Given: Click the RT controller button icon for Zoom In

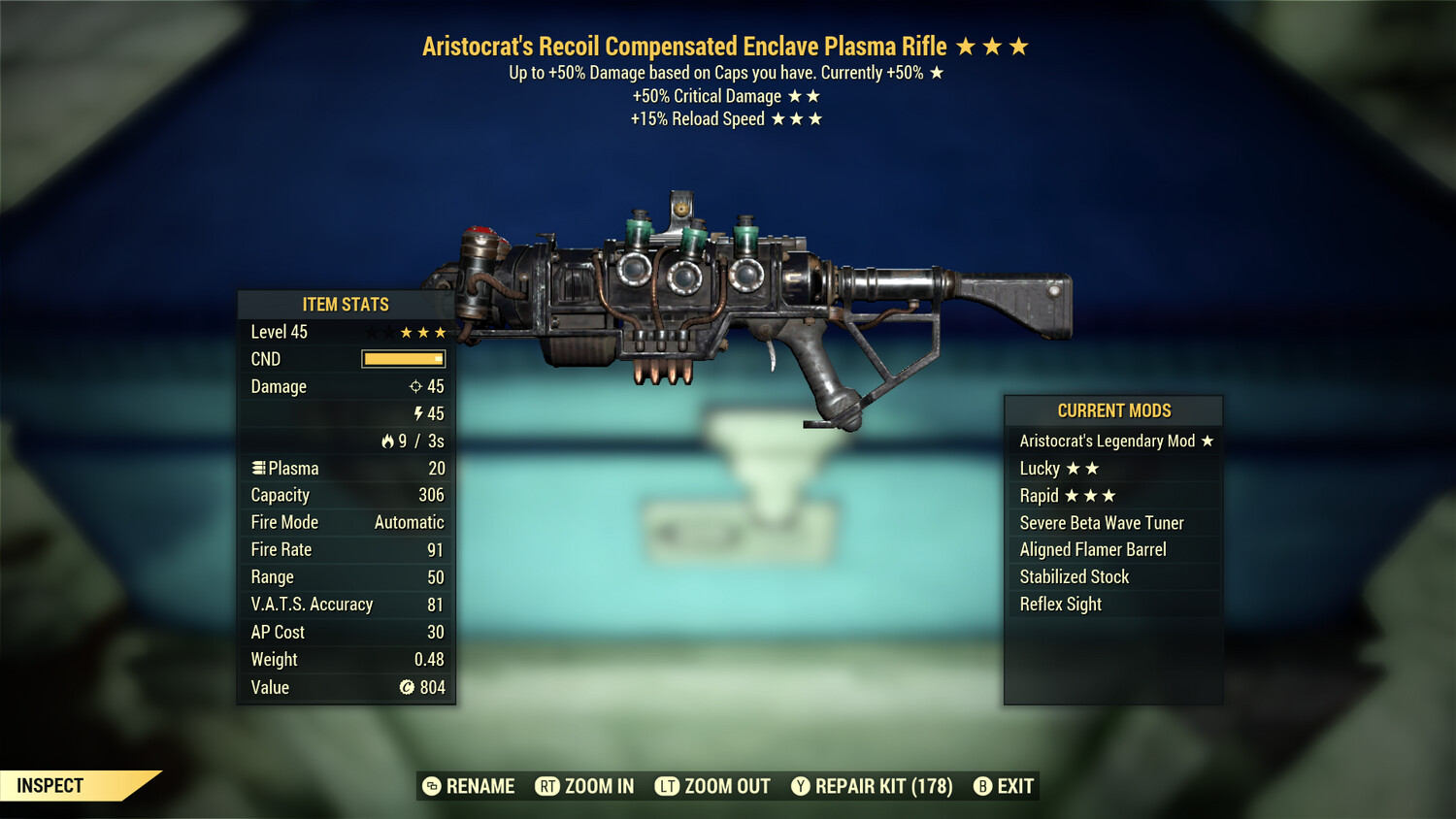Looking at the screenshot, I should [546, 786].
